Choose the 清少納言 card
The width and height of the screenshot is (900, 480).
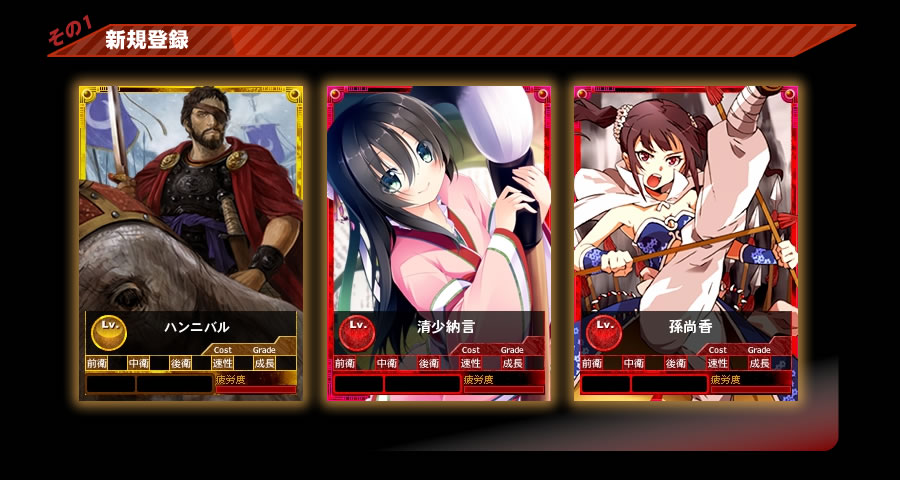point(438,242)
